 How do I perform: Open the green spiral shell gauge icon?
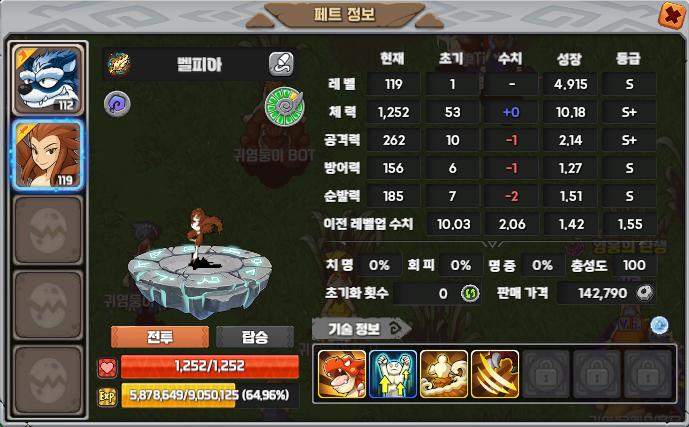pos(283,103)
